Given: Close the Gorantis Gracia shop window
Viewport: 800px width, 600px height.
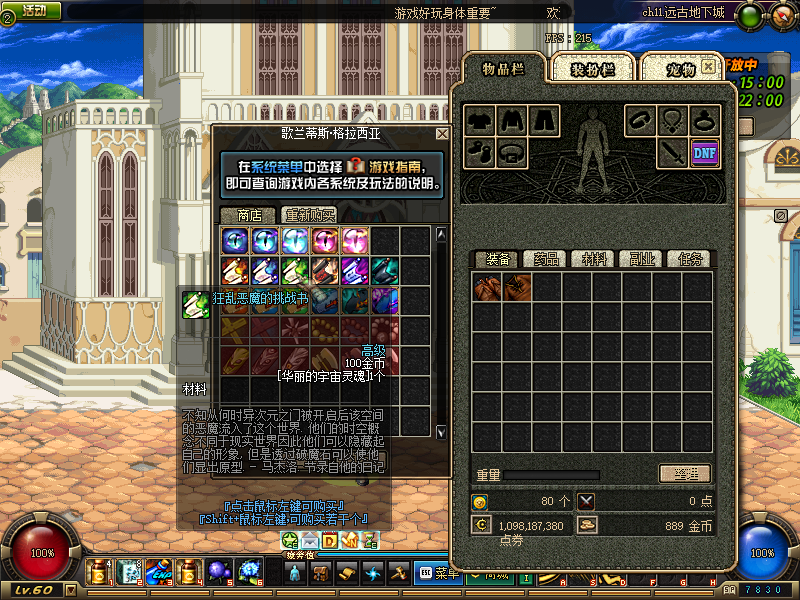Looking at the screenshot, I should coord(442,134).
